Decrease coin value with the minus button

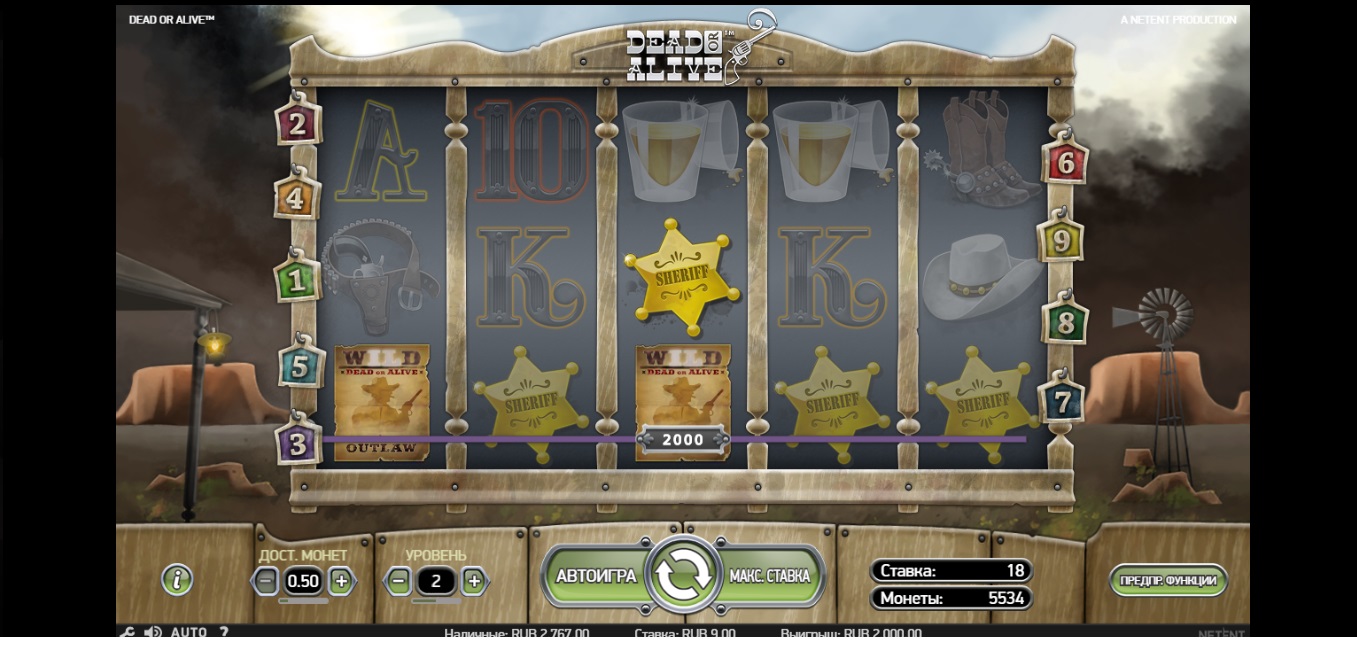(x=266, y=580)
